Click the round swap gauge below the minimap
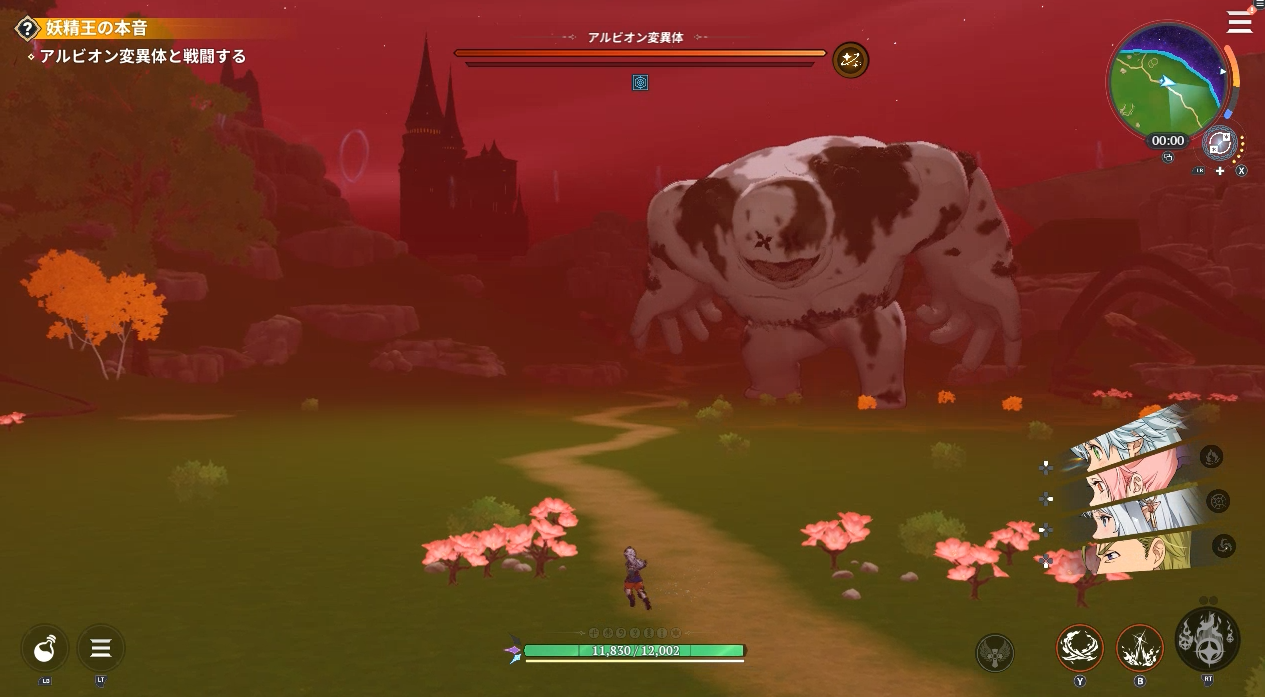Screen dimensions: 1265x697 click(1219, 143)
